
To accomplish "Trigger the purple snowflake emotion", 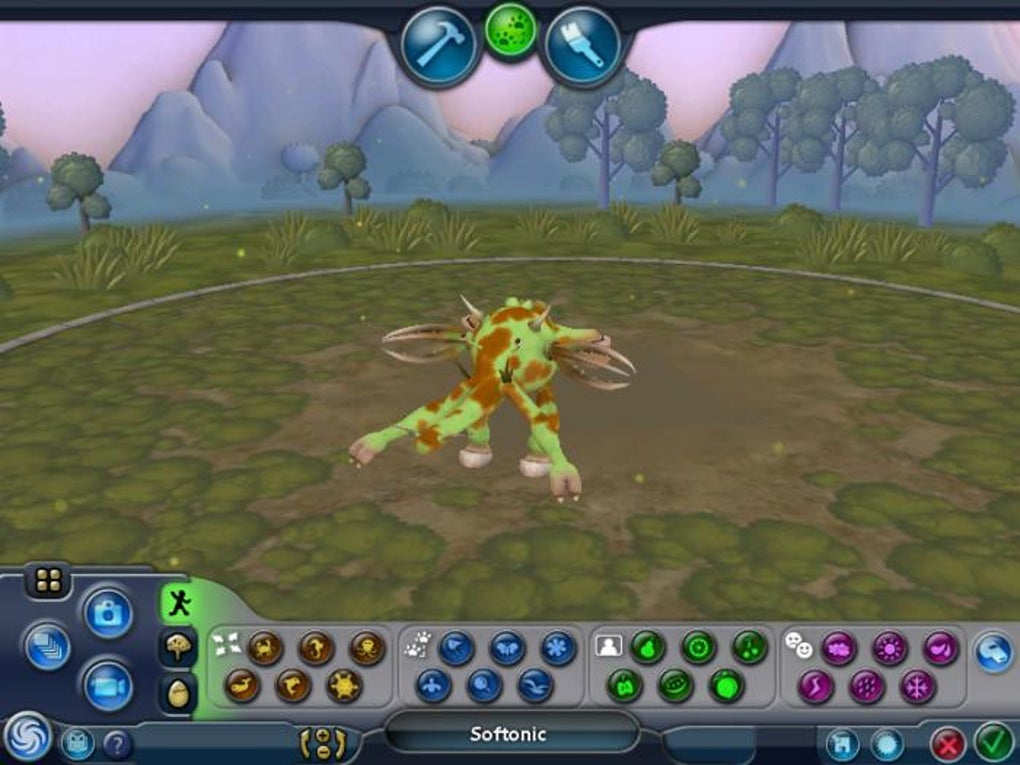I will (x=917, y=686).
